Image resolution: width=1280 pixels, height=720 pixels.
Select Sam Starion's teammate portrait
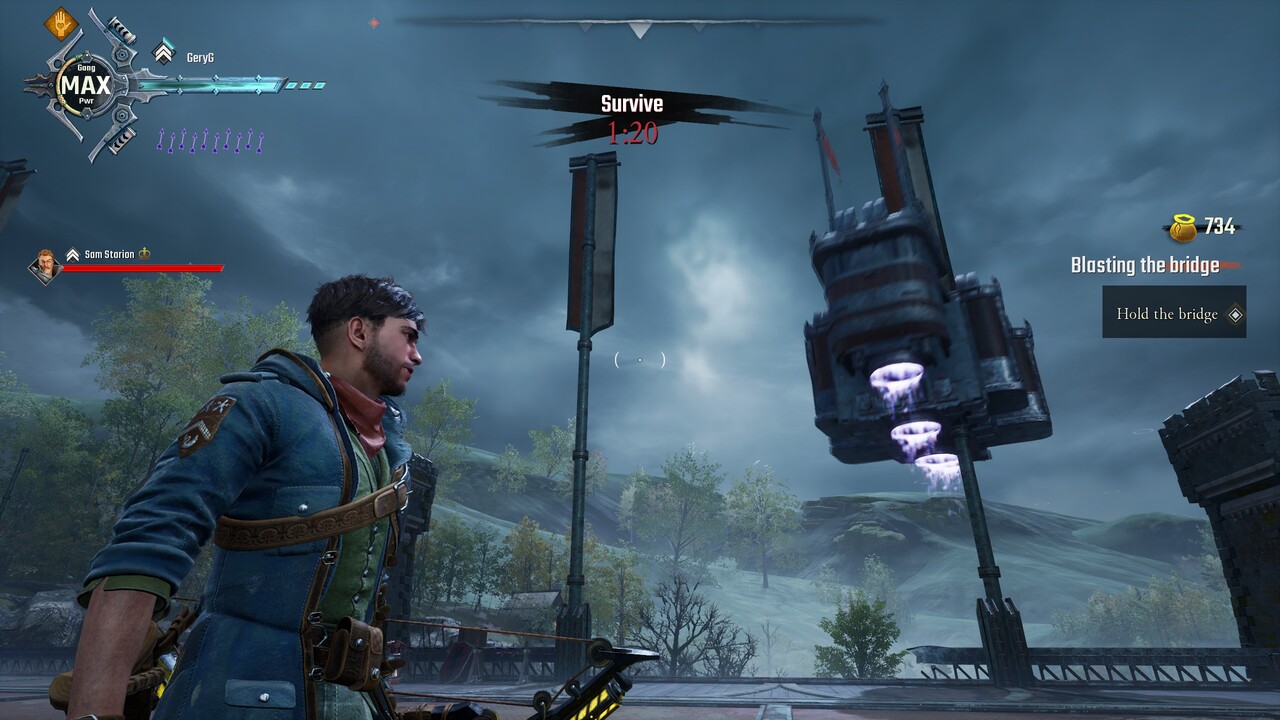point(44,265)
